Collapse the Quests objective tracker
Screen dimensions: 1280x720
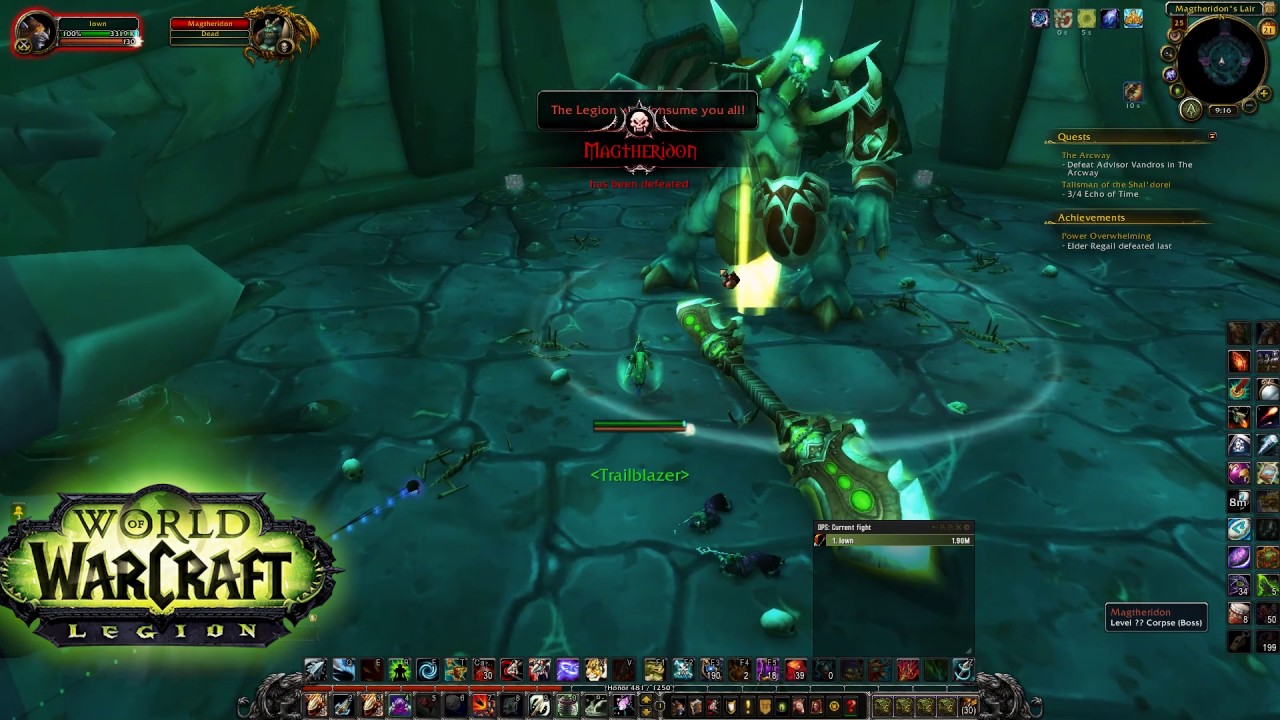1212,136
